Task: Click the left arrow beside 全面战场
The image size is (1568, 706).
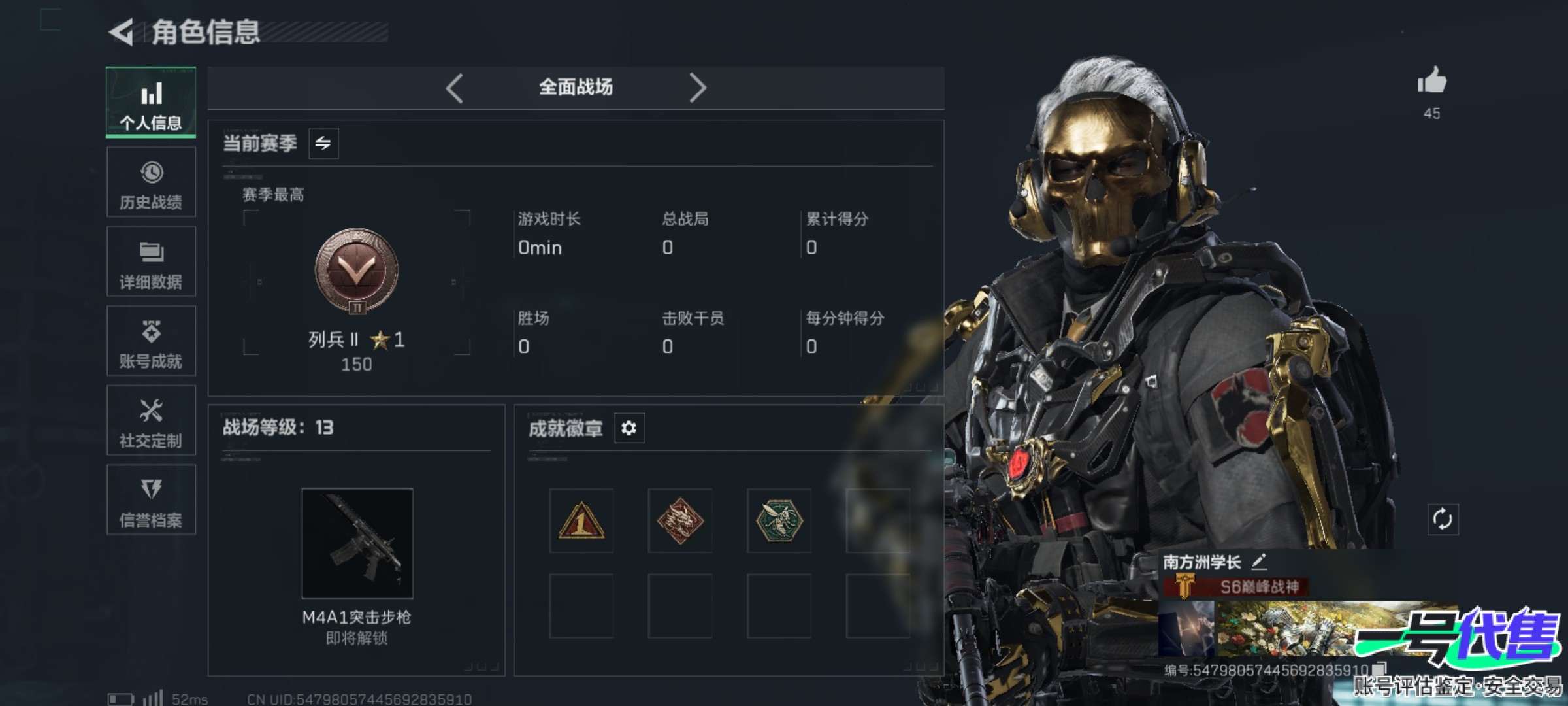Action: pos(455,88)
